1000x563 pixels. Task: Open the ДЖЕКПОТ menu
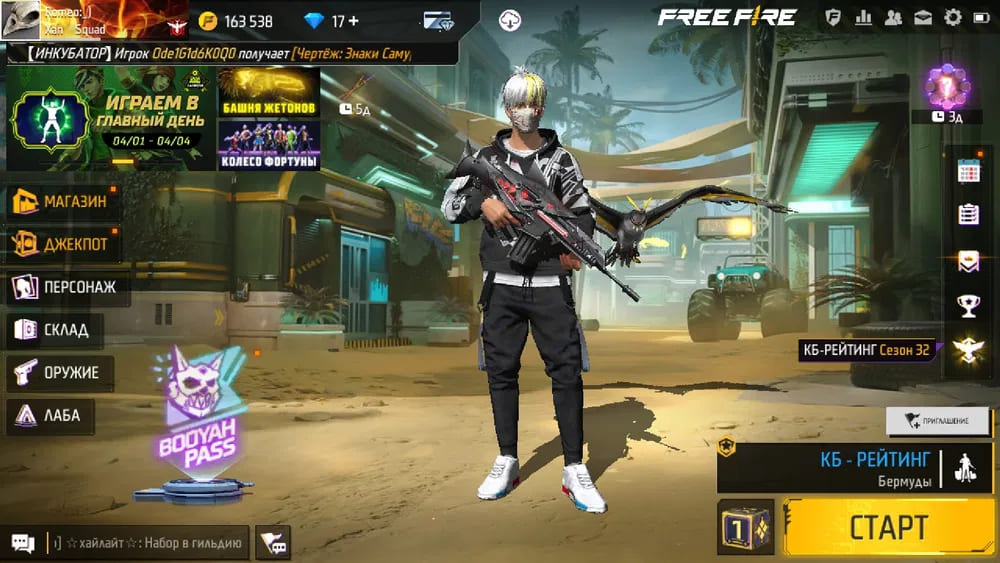tap(62, 243)
